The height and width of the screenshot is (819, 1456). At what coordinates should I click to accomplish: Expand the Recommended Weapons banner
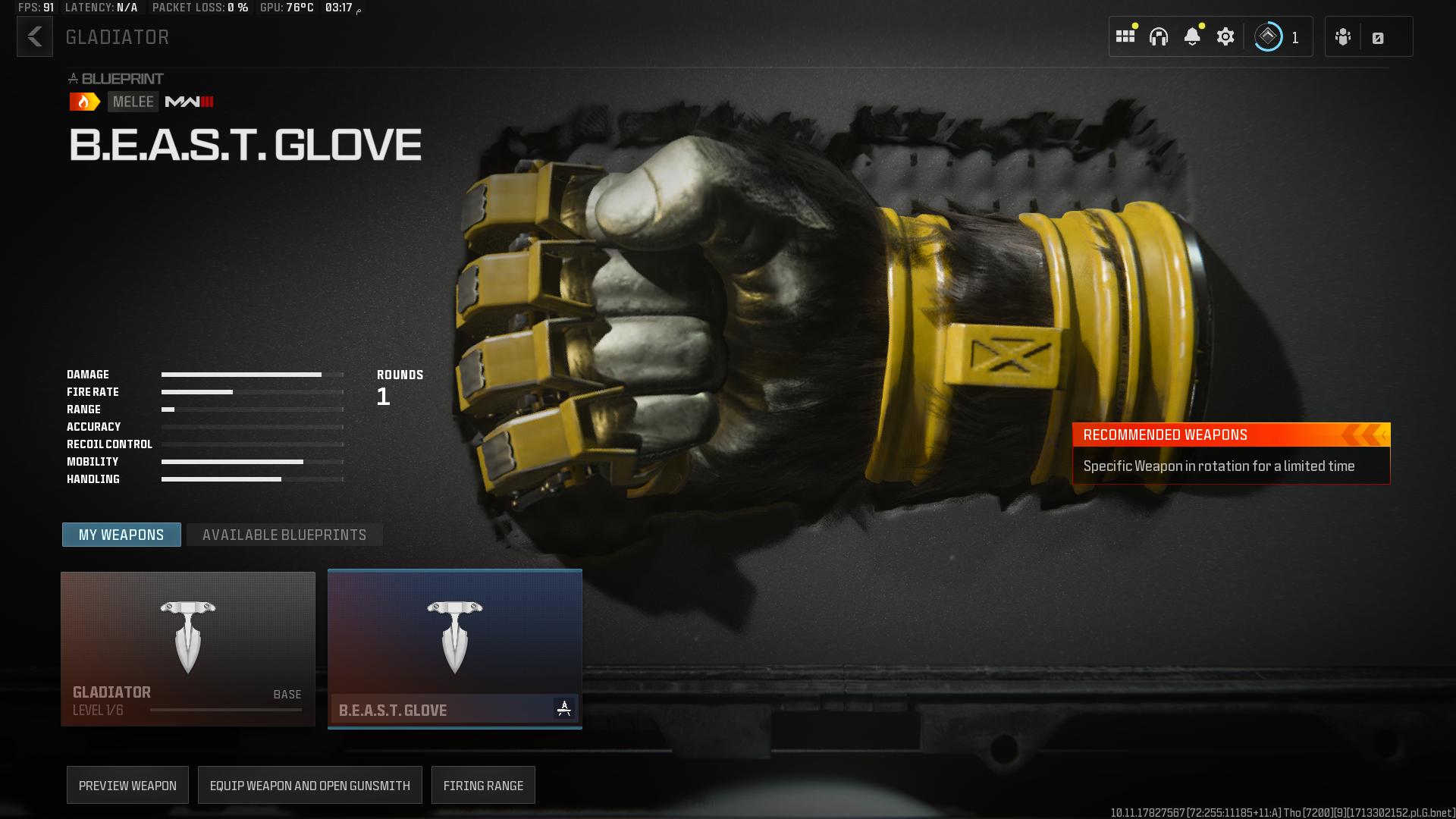pyautogui.click(x=1231, y=435)
